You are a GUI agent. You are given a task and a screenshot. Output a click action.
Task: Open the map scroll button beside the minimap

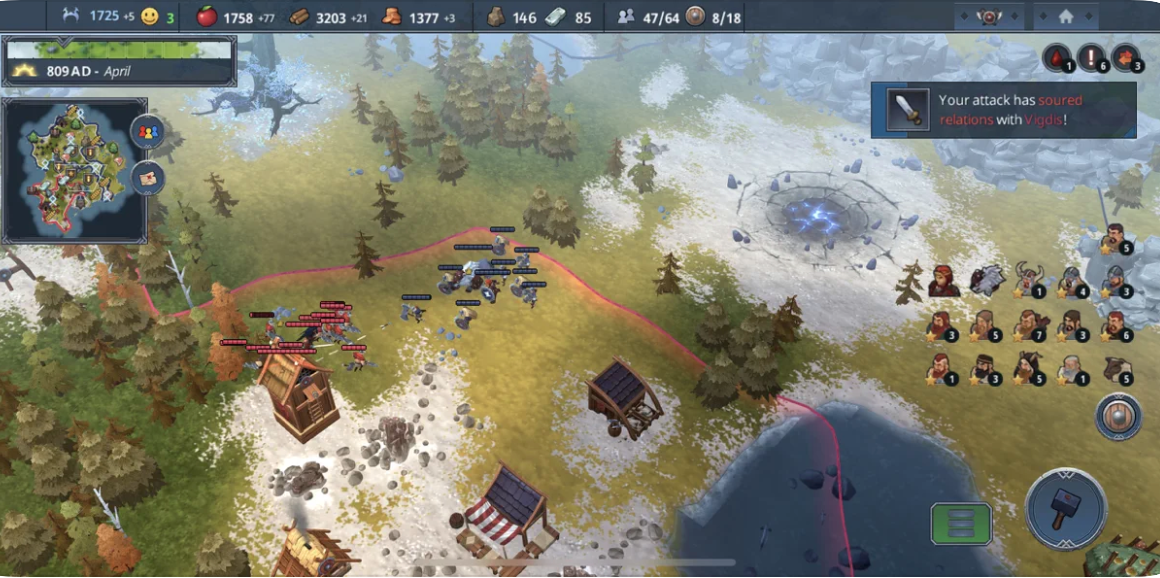pyautogui.click(x=148, y=178)
